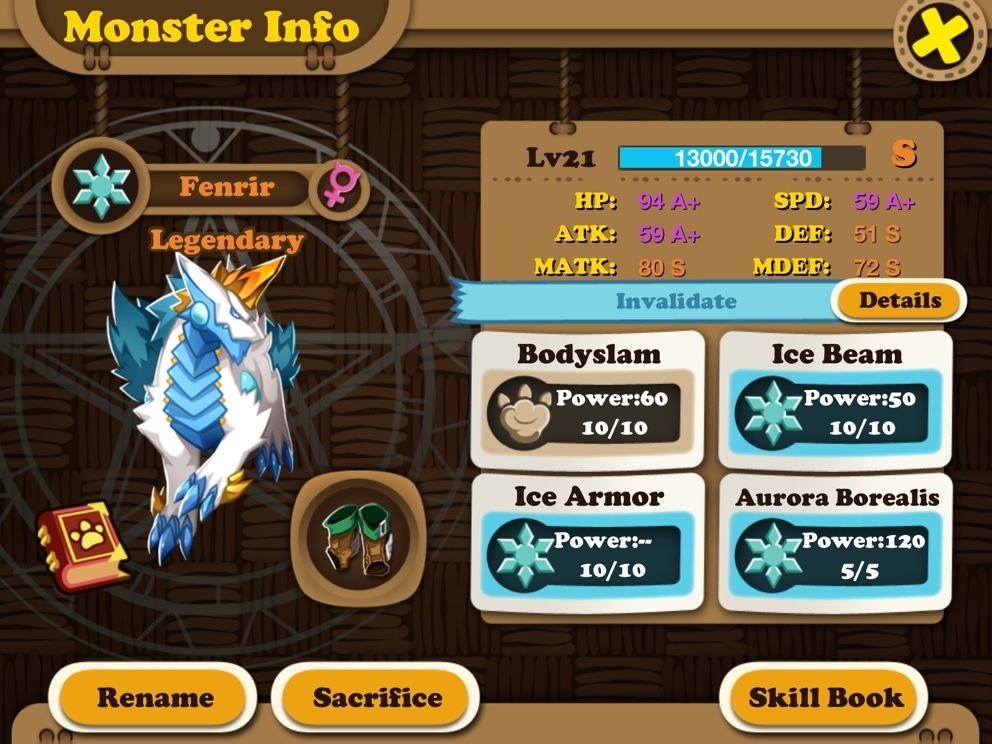Image resolution: width=992 pixels, height=744 pixels.
Task: Tap the Sacrifice button
Action: pos(377,697)
